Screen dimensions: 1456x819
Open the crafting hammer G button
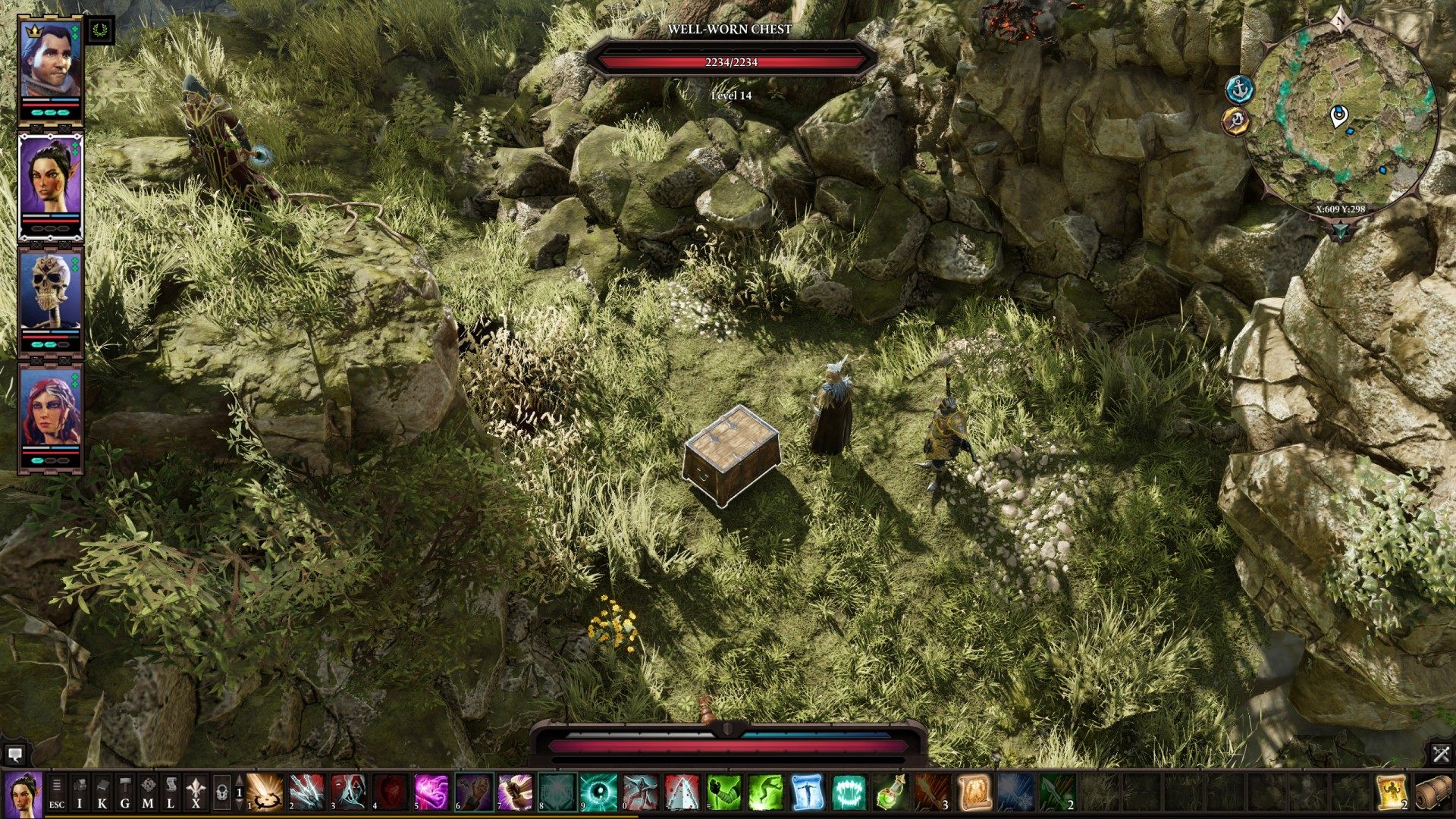(x=125, y=794)
